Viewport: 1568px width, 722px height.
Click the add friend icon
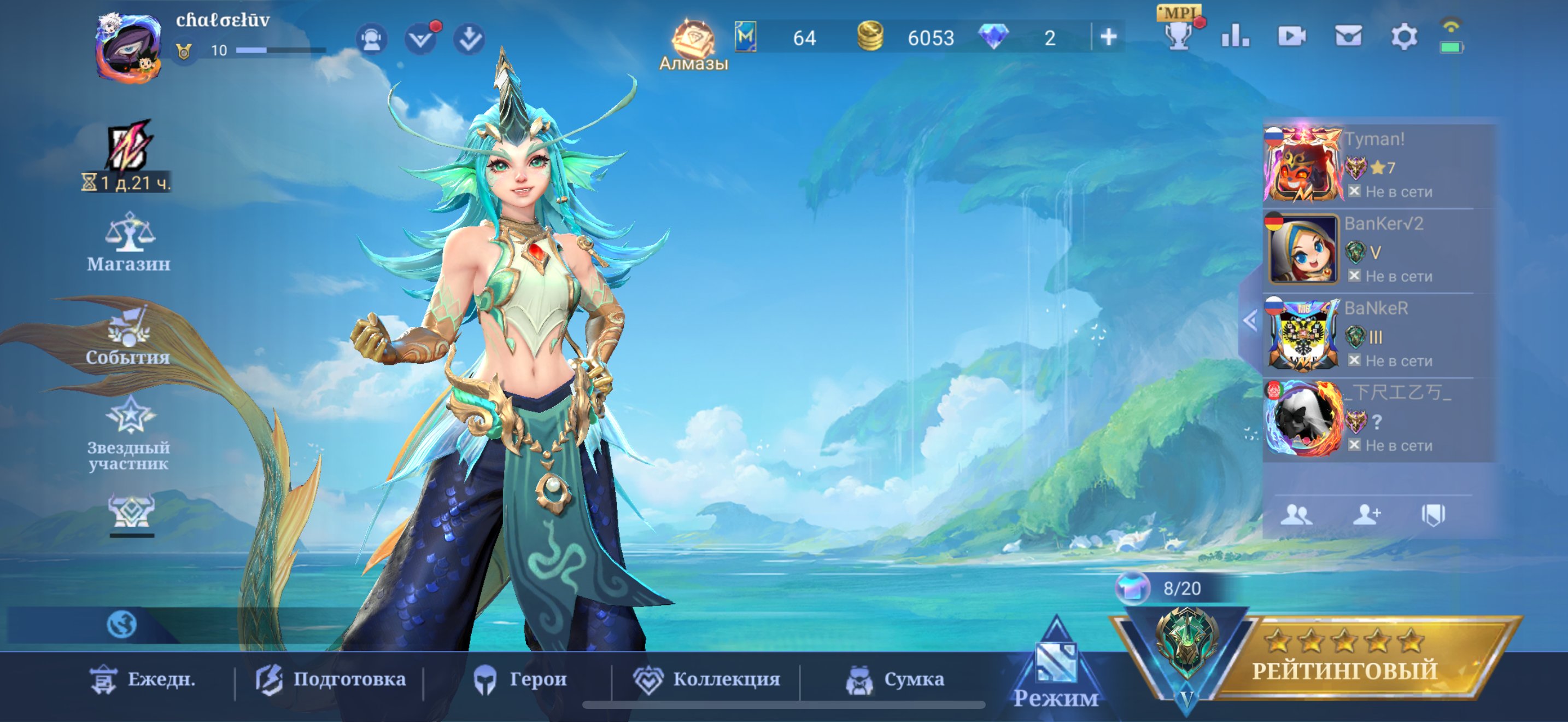tap(1366, 515)
